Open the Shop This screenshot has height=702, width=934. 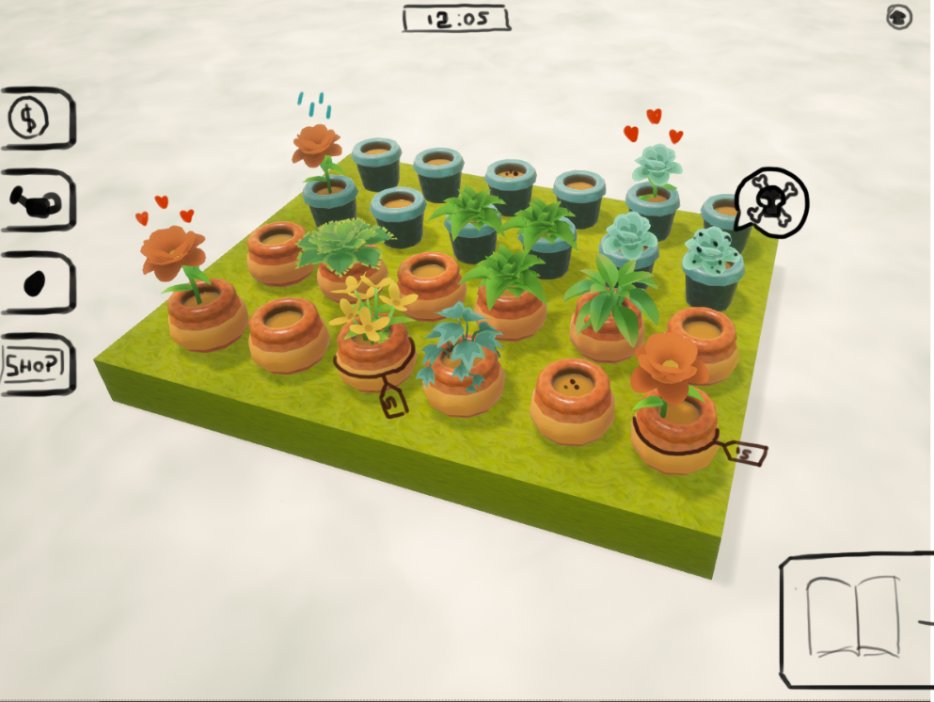click(35, 366)
